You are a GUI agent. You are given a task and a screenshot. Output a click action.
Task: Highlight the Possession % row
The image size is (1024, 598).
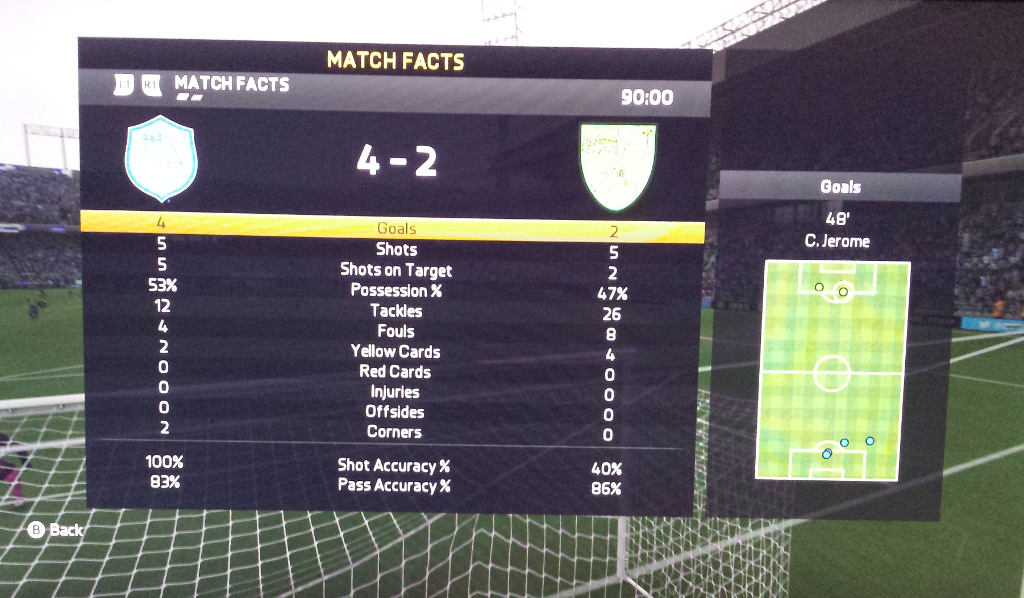point(396,290)
